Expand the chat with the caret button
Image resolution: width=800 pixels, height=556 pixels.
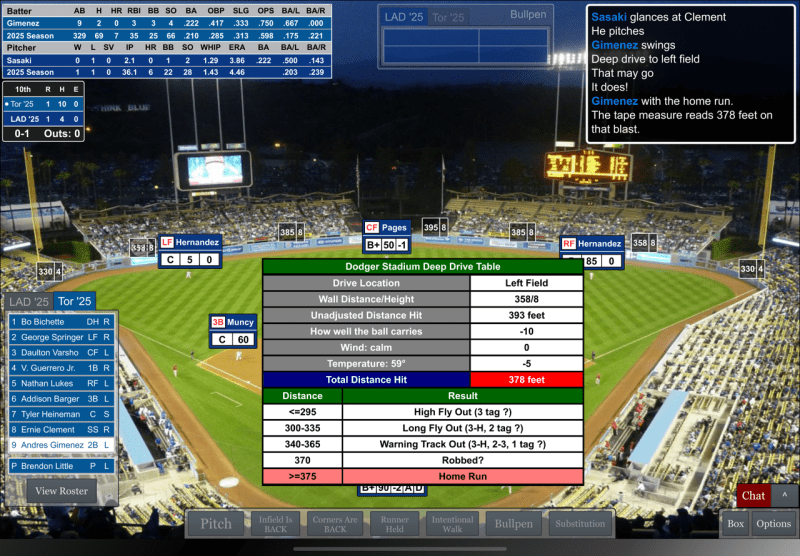click(785, 495)
